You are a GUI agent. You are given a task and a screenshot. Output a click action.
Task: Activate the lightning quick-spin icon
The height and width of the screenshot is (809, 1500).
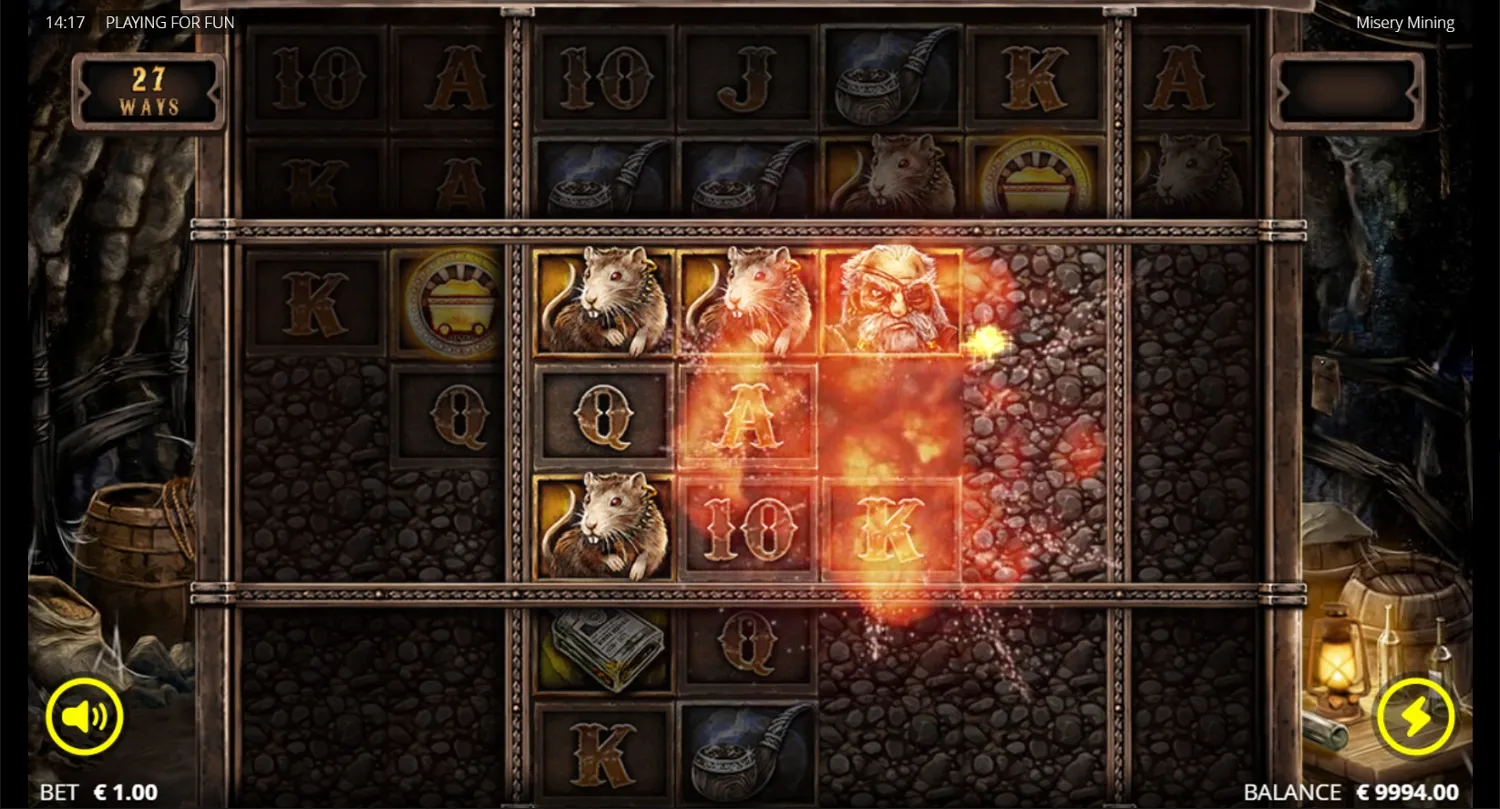(1414, 715)
